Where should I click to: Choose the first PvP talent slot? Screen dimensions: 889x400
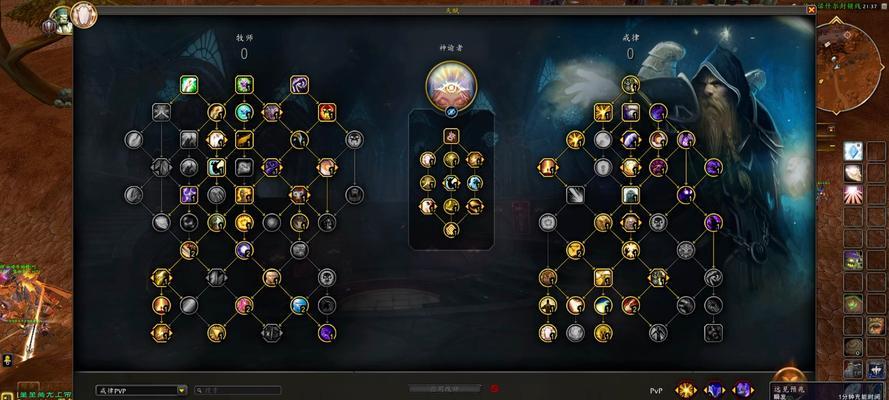(685, 389)
